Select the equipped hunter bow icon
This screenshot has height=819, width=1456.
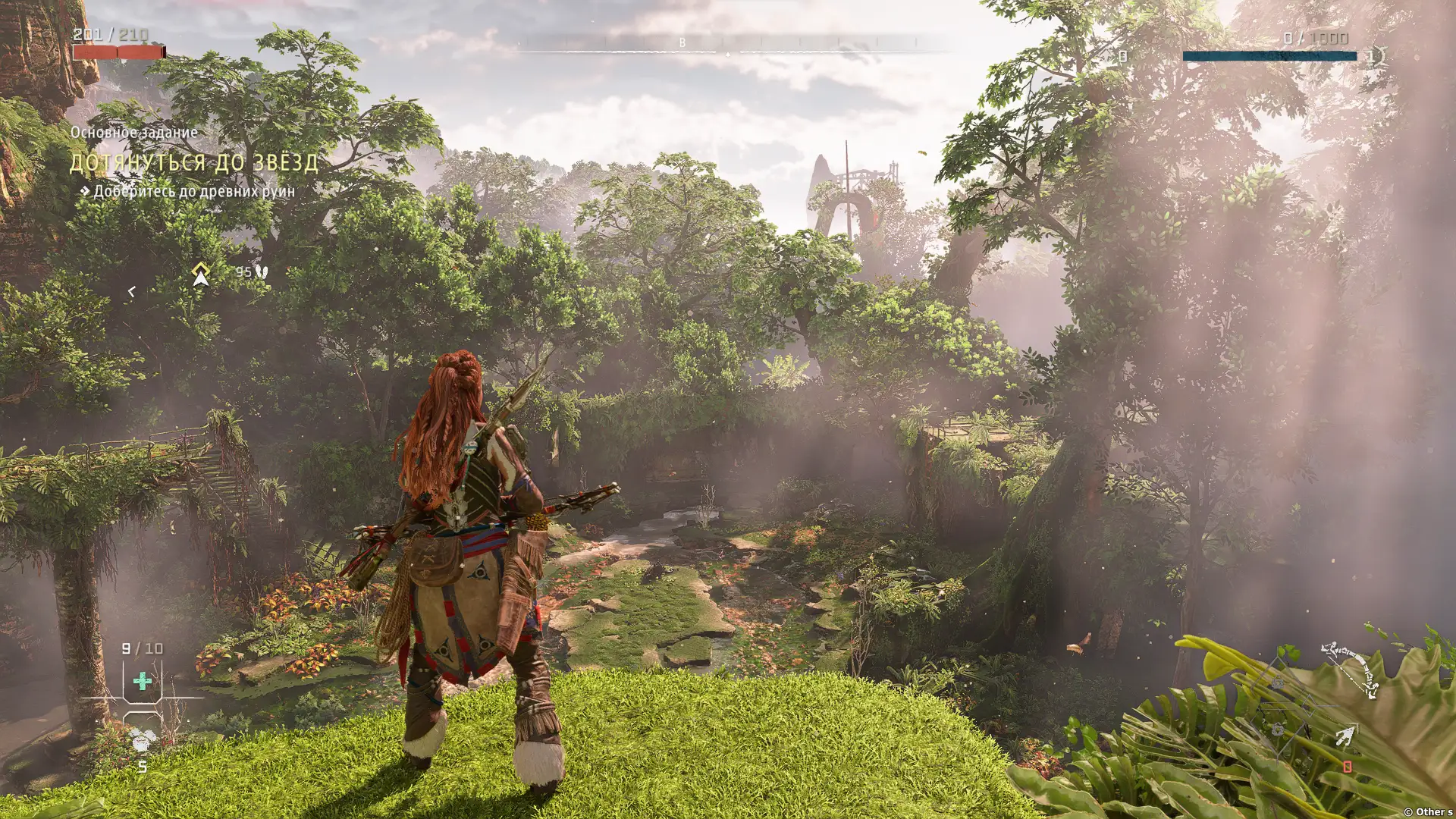pos(1350,670)
